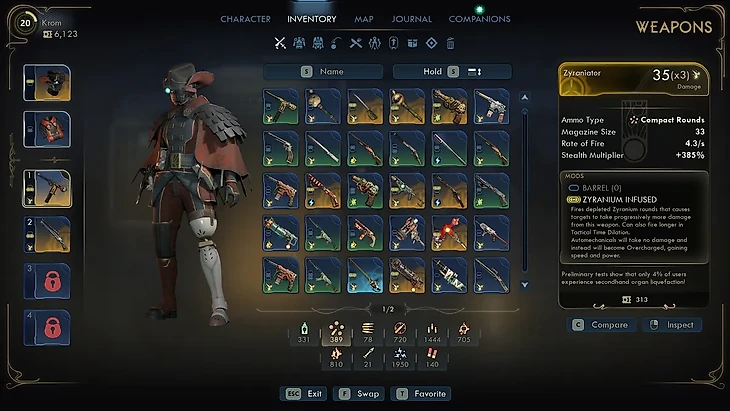This screenshot has height=411, width=730.
Task: Switch to the Character tab
Action: point(245,19)
